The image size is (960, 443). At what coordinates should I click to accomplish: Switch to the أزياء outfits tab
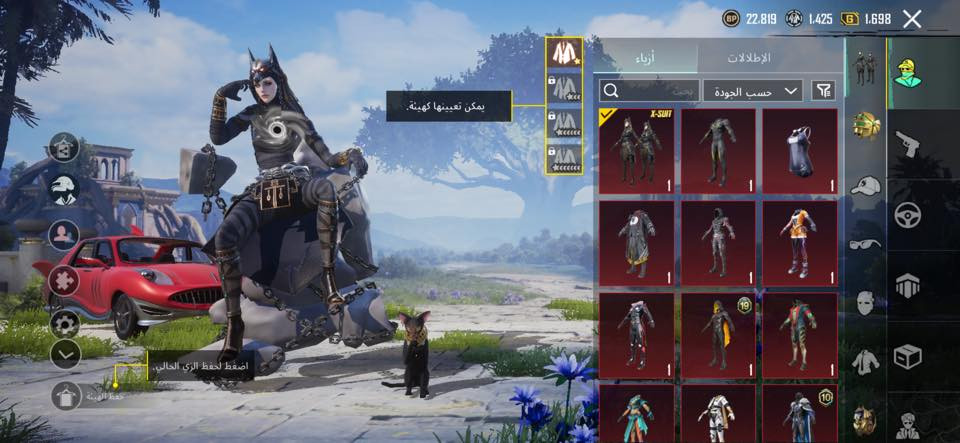tap(645, 58)
